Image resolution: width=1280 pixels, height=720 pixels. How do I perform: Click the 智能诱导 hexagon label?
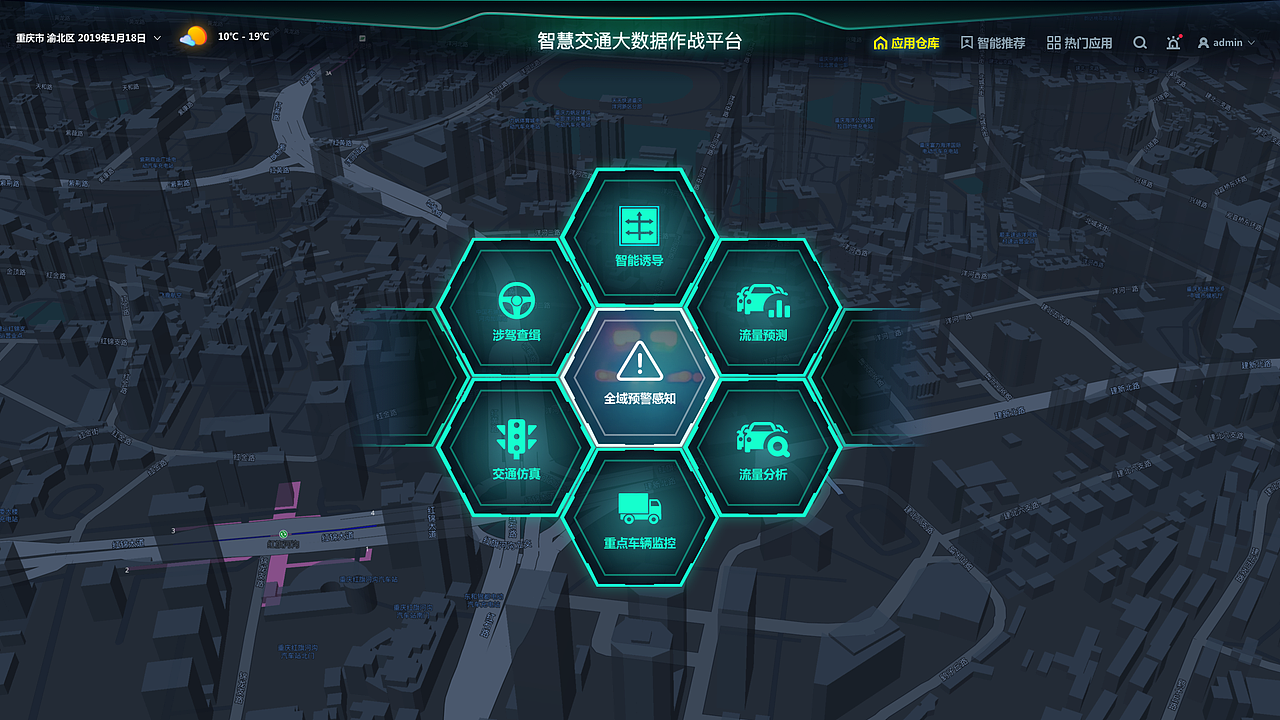(x=641, y=261)
